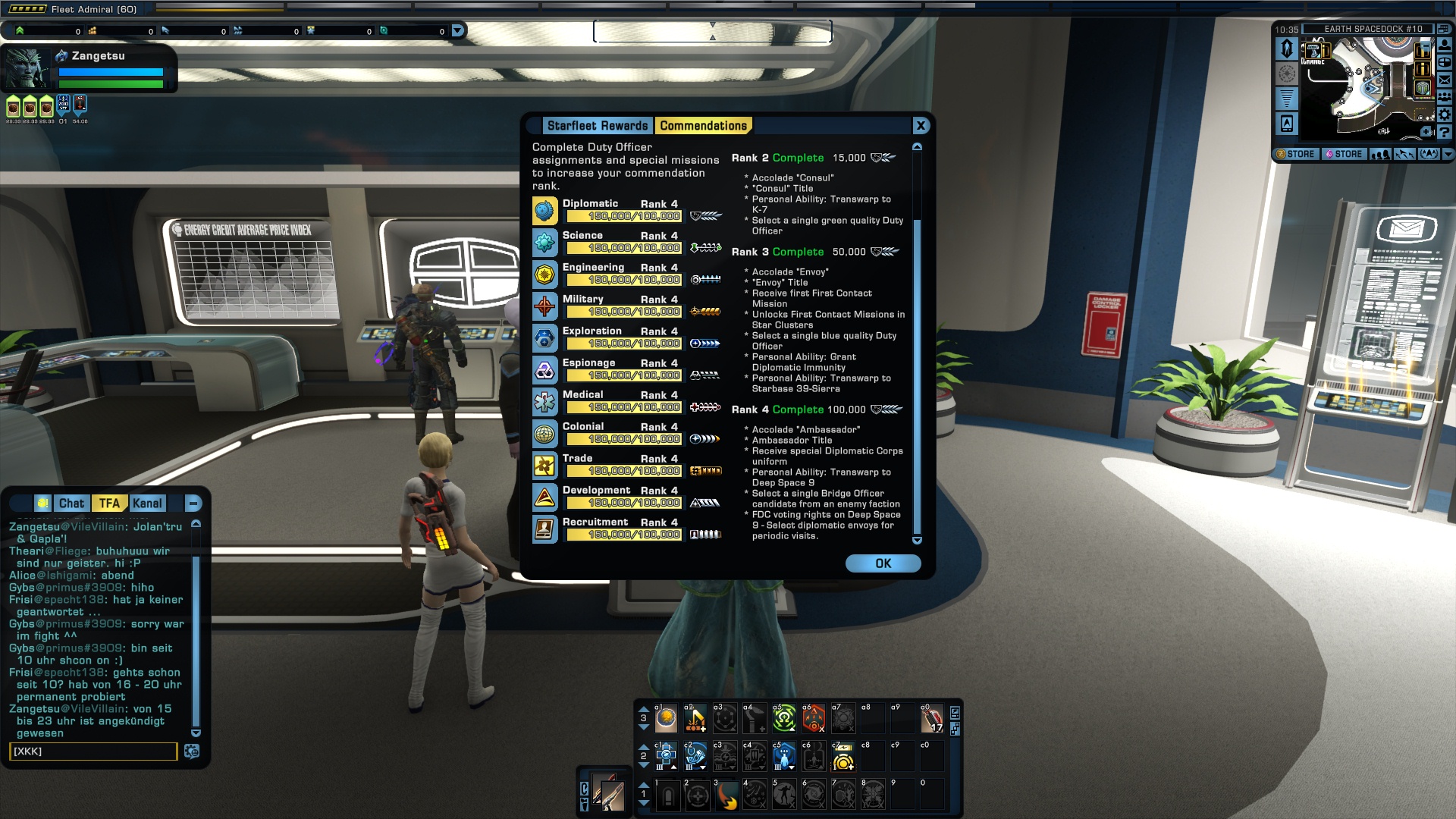
Task: Close the commendations window with X
Action: (x=921, y=126)
